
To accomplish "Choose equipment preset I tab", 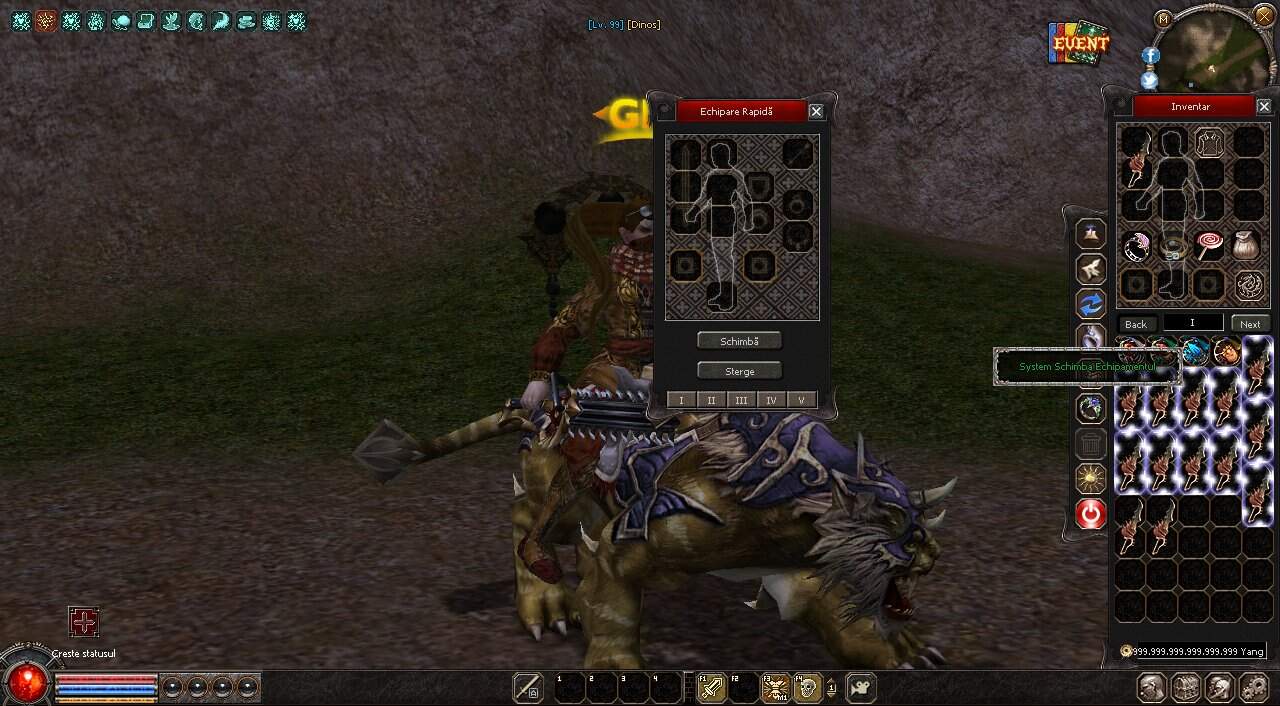I will (681, 400).
